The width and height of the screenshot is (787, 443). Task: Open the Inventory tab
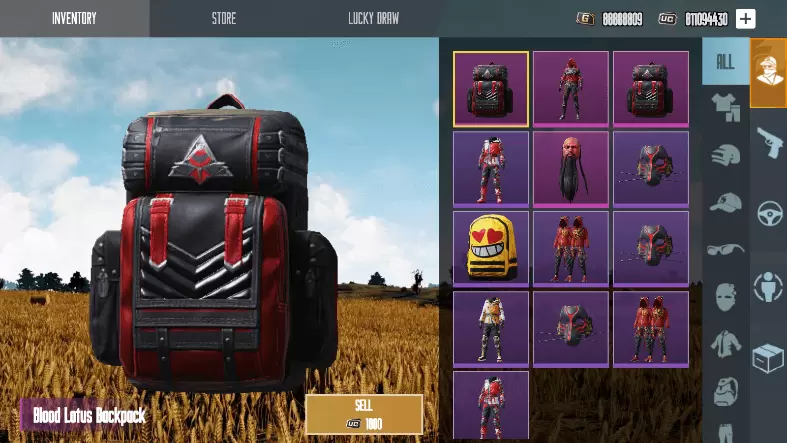(x=74, y=18)
